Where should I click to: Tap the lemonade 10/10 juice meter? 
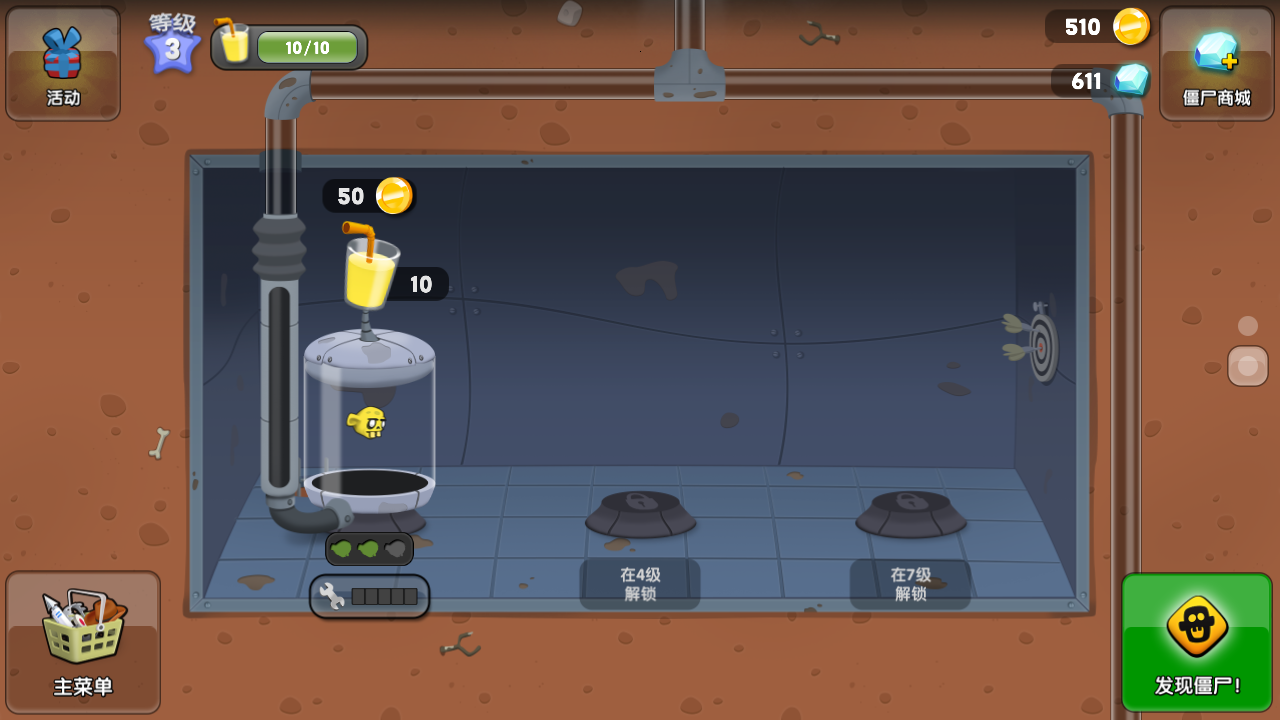(x=290, y=47)
